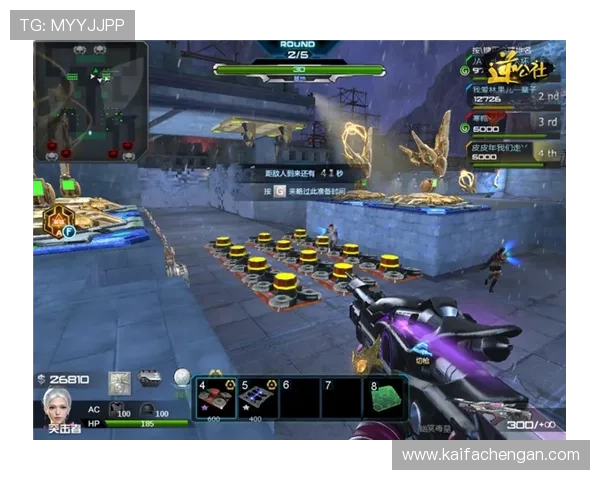Select trap slot 4 costing 600

(215, 396)
